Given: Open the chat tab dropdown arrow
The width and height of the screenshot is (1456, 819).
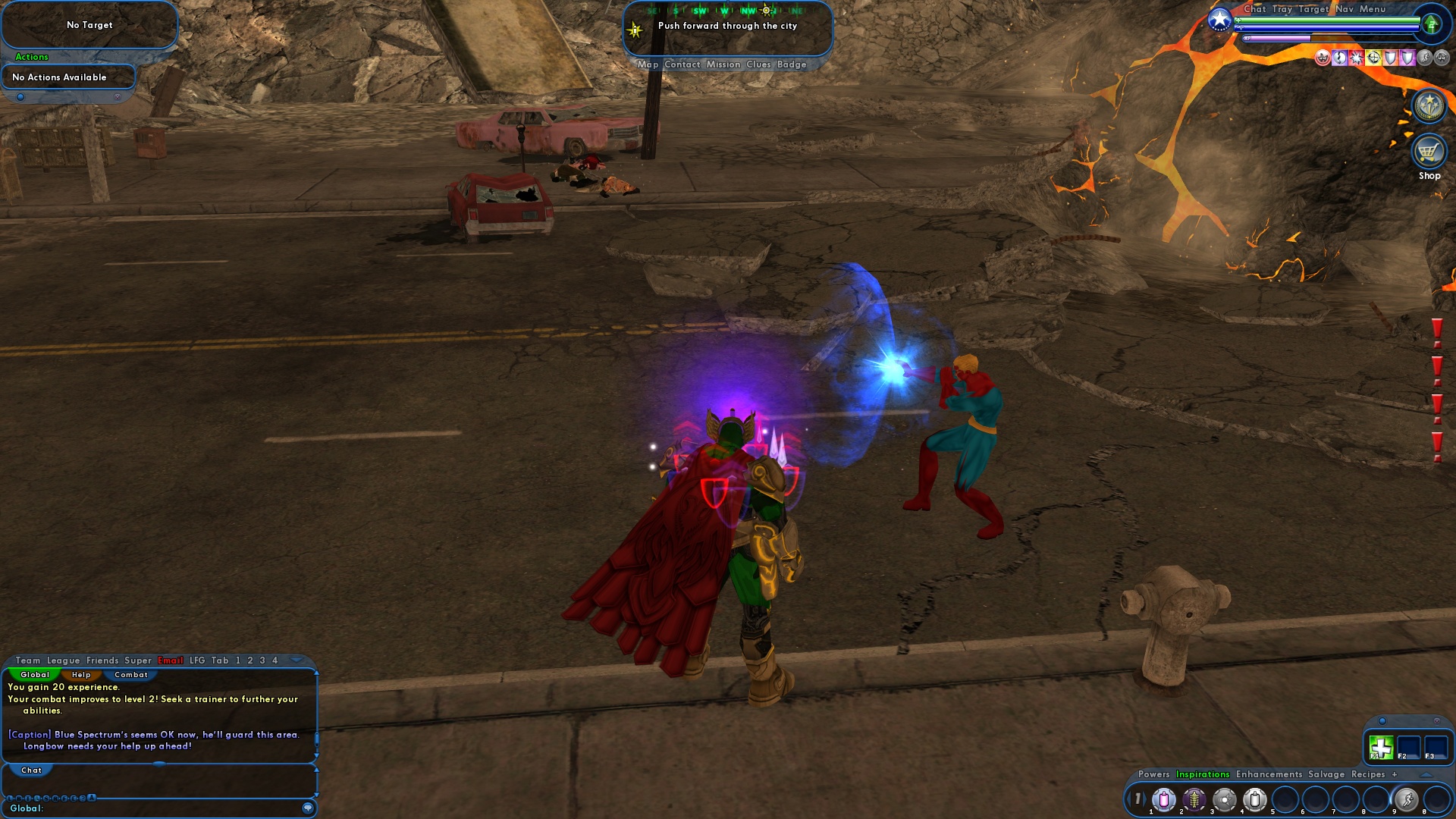Looking at the screenshot, I should [x=298, y=661].
